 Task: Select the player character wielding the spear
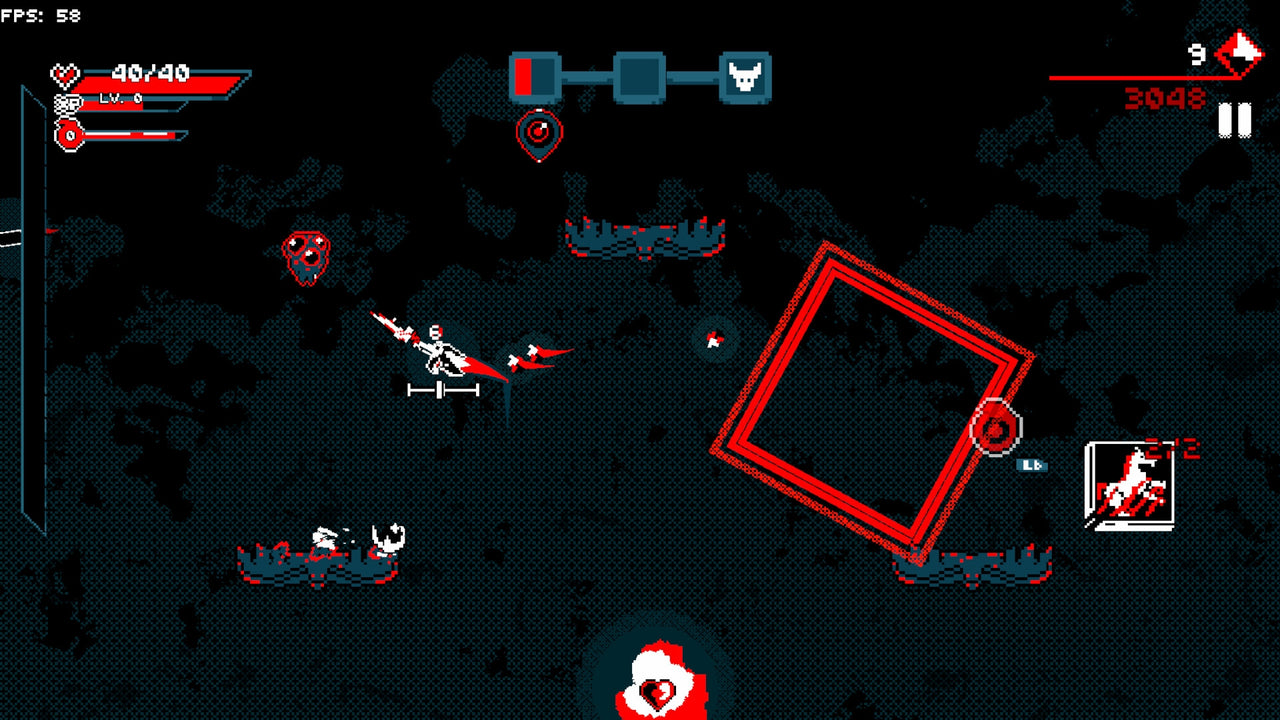[438, 345]
